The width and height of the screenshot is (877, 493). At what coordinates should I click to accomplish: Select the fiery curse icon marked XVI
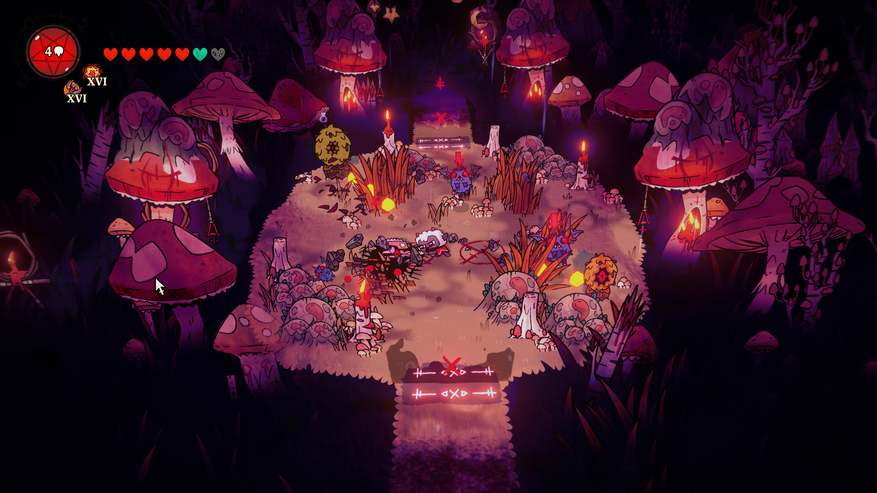click(92, 72)
